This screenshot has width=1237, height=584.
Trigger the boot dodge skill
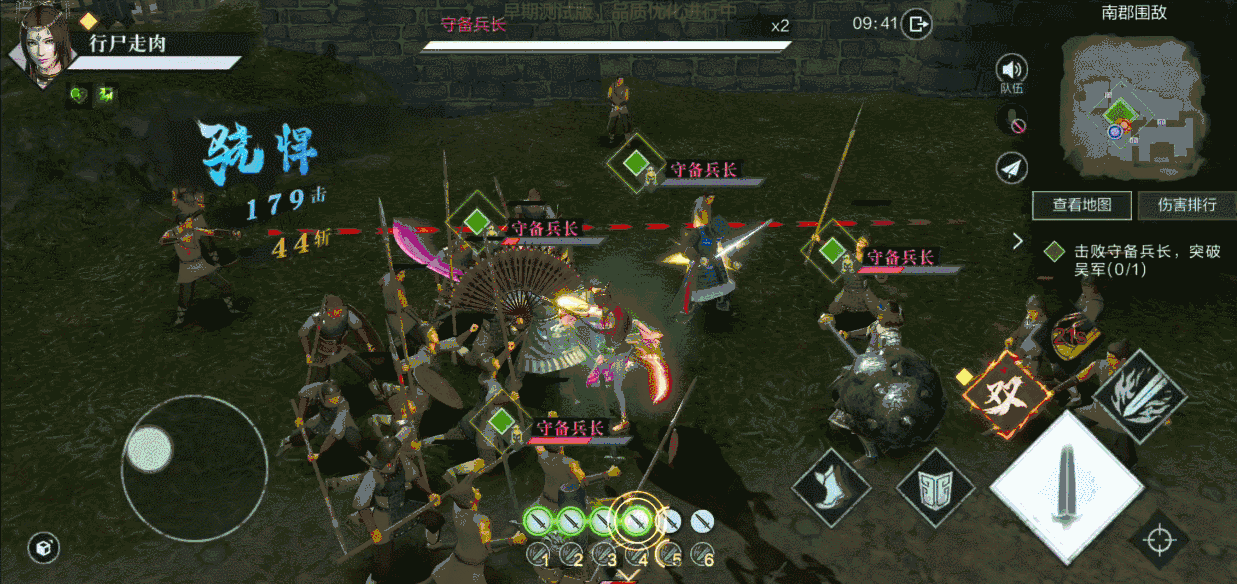(x=829, y=487)
